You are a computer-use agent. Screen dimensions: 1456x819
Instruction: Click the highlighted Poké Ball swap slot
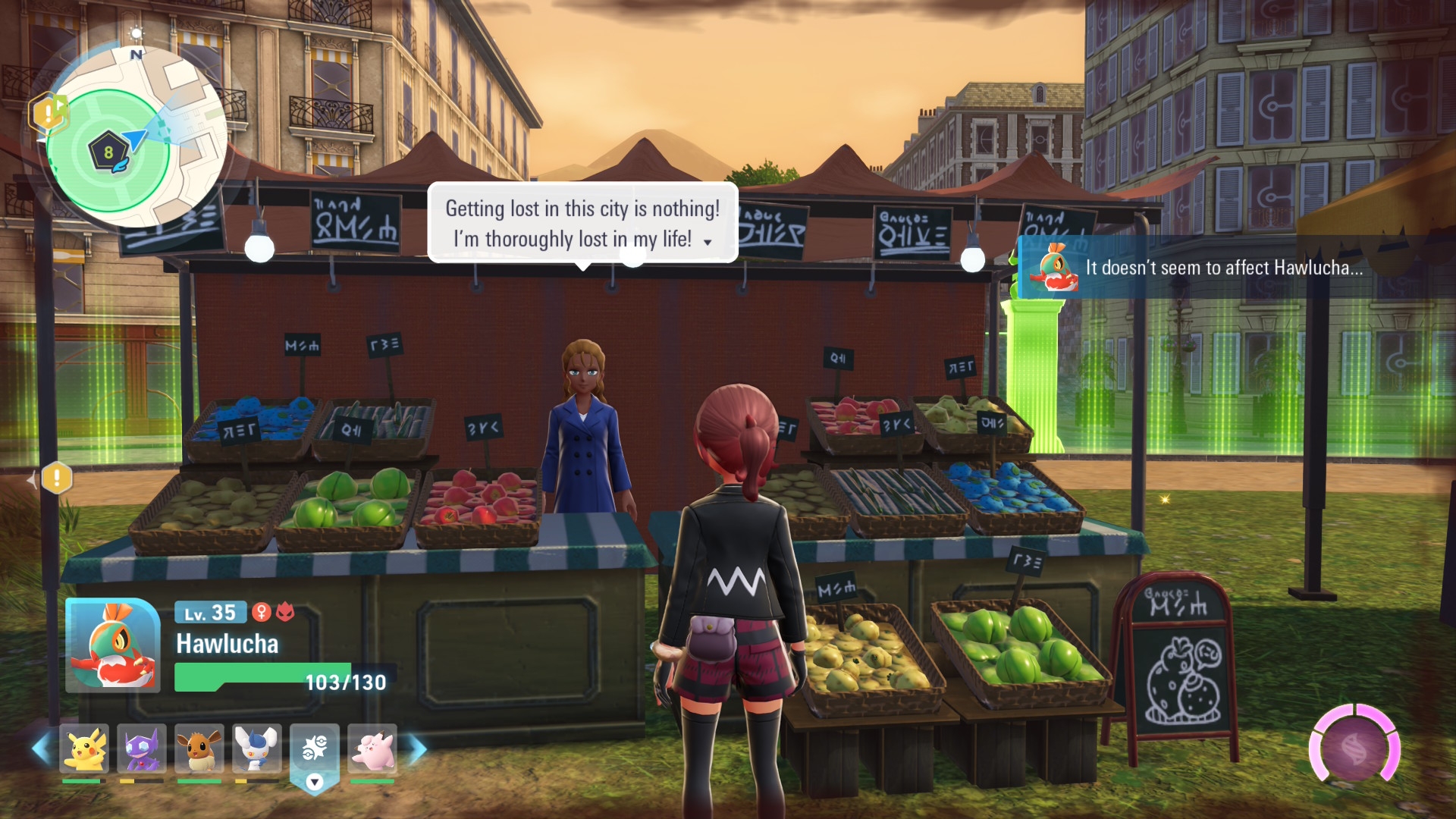click(315, 750)
